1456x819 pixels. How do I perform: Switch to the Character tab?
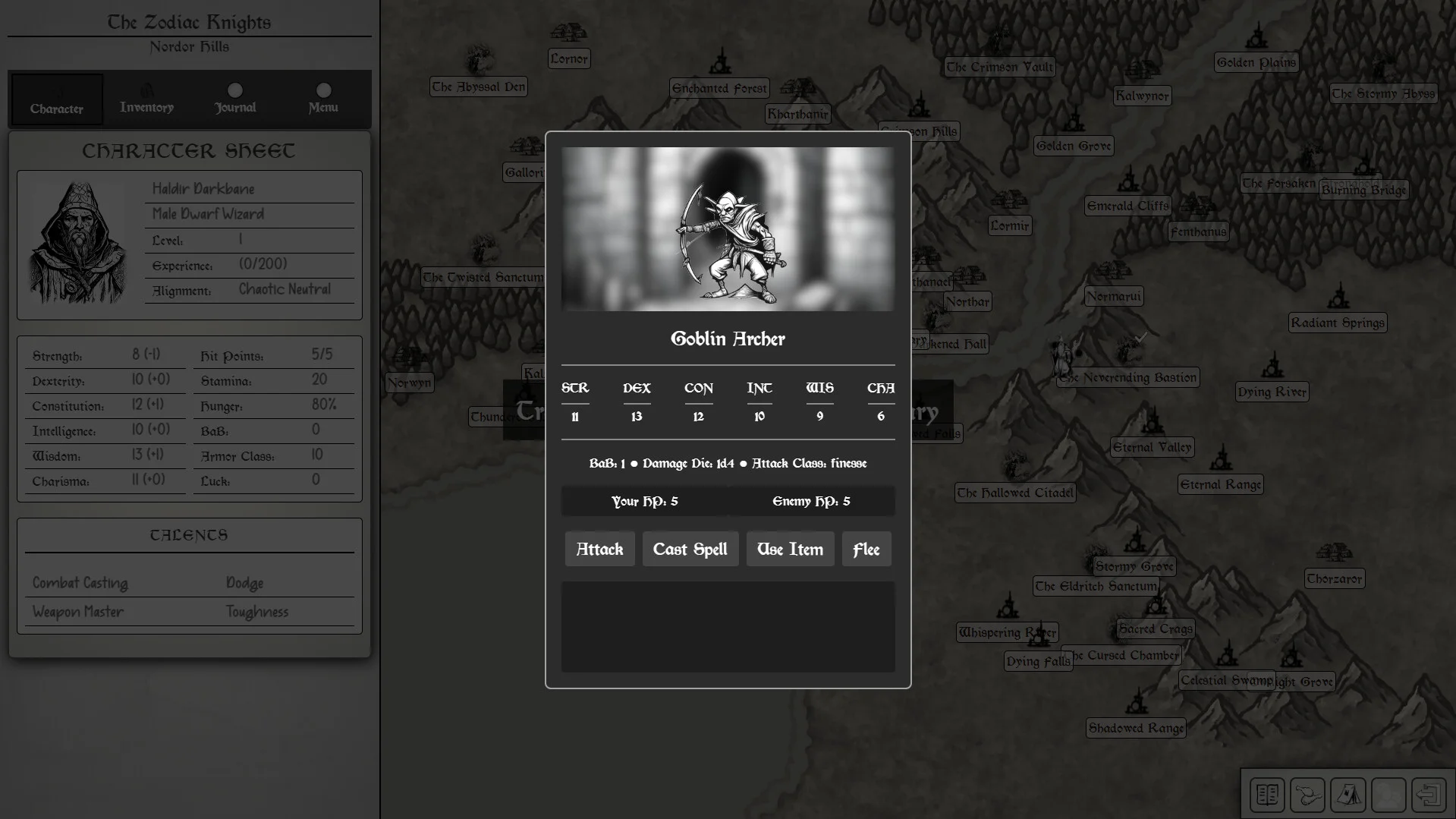click(x=57, y=99)
